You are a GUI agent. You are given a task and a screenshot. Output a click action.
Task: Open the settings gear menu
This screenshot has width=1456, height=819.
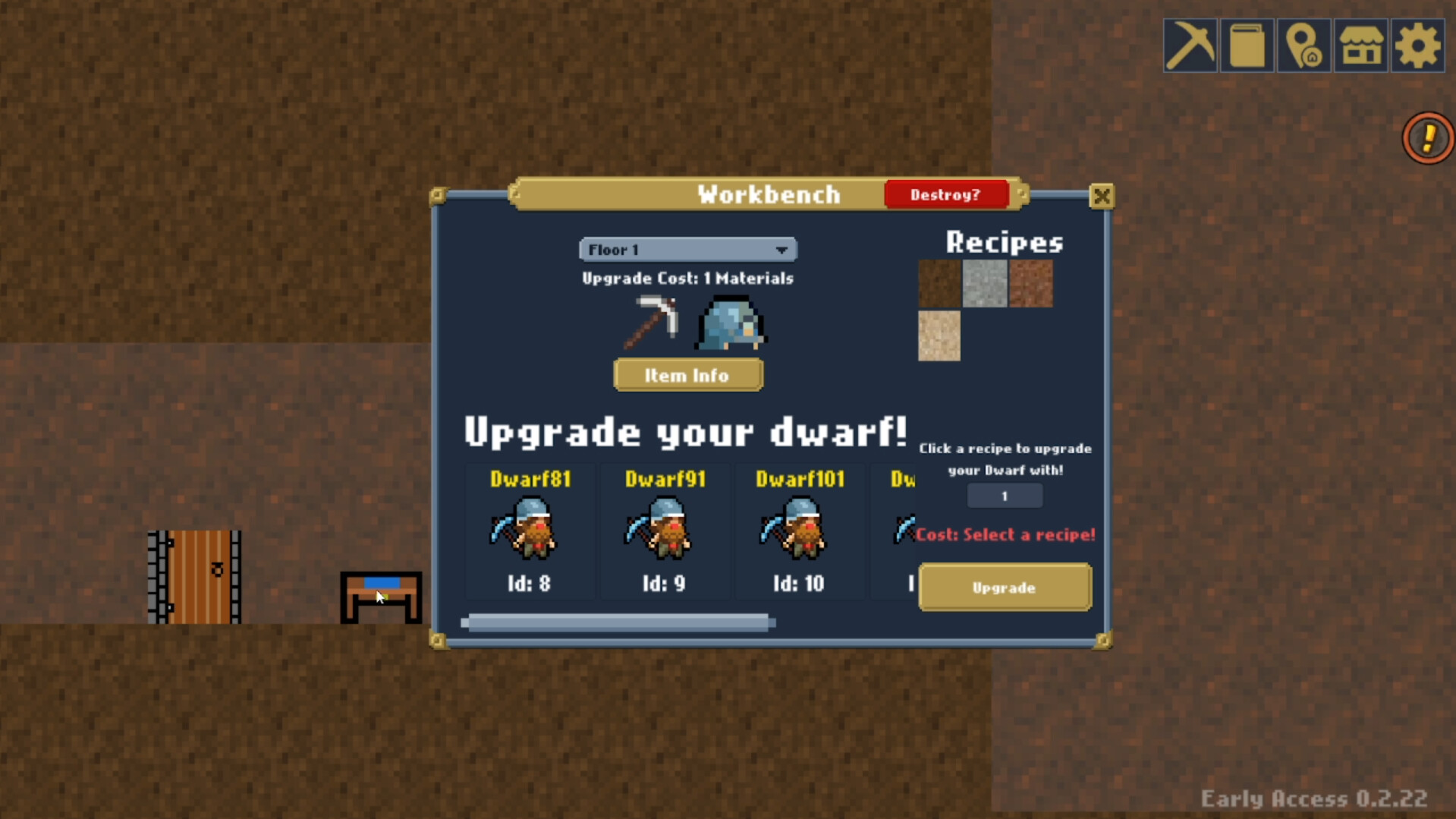pyautogui.click(x=1417, y=46)
